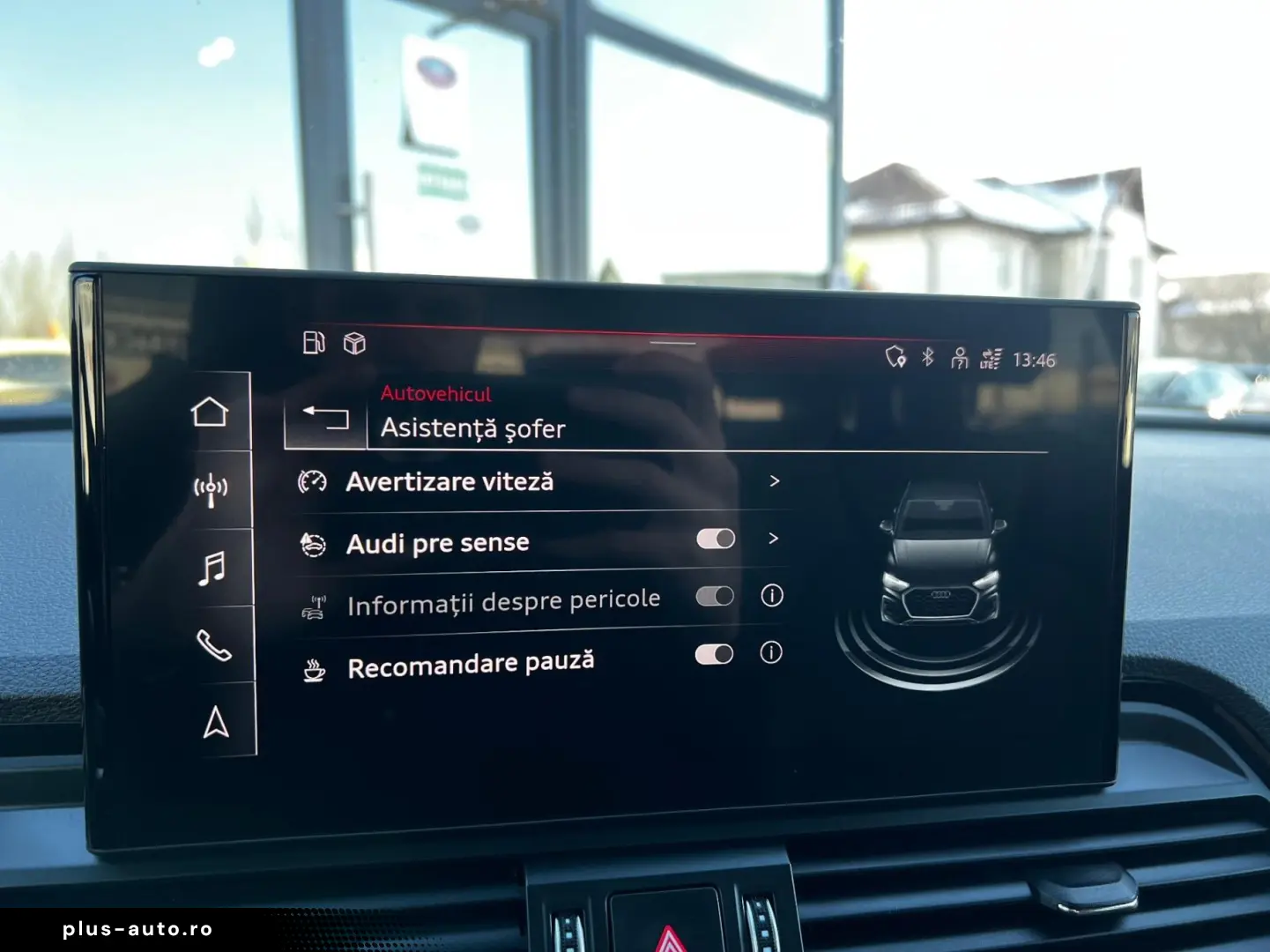Open the Home screen from the sidebar

pos(211,409)
